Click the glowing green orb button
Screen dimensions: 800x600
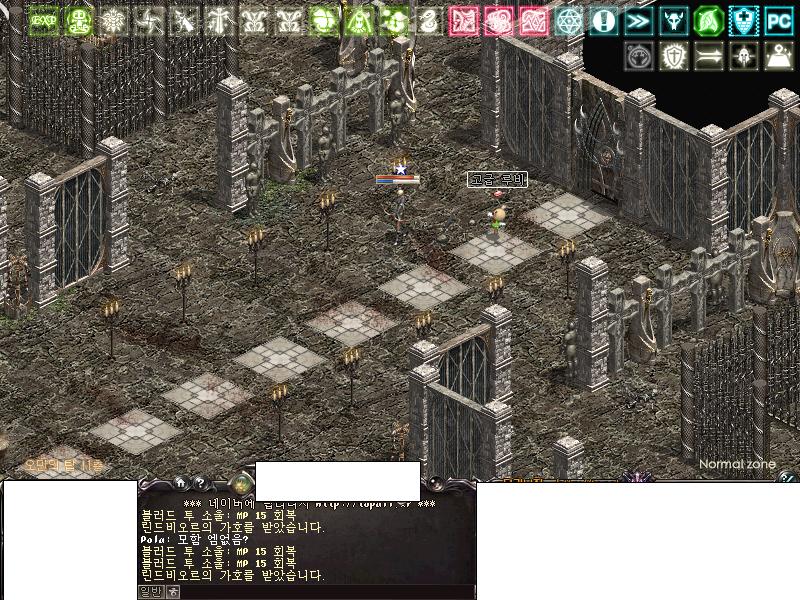point(240,481)
